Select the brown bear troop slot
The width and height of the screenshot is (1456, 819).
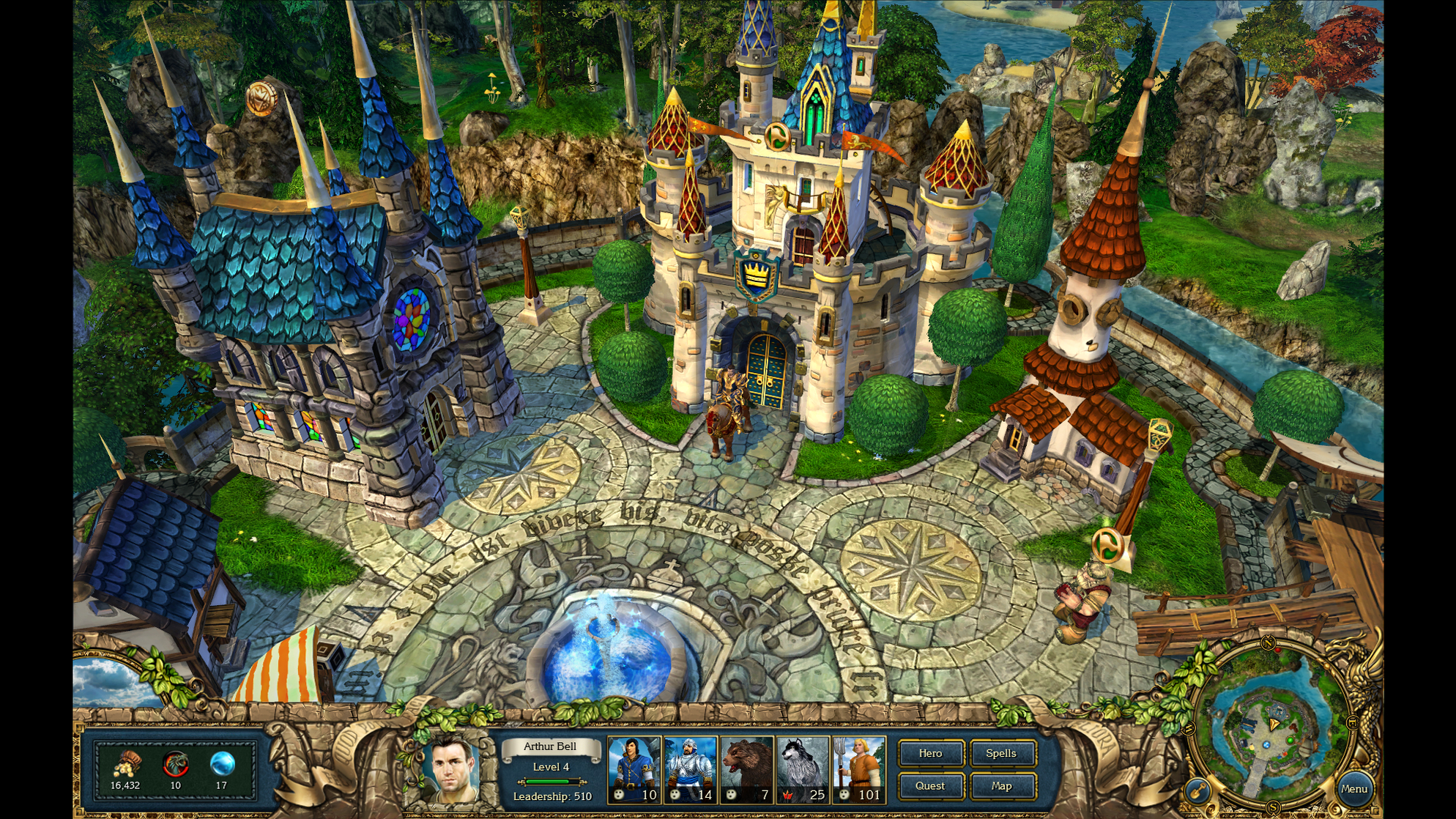tap(746, 769)
